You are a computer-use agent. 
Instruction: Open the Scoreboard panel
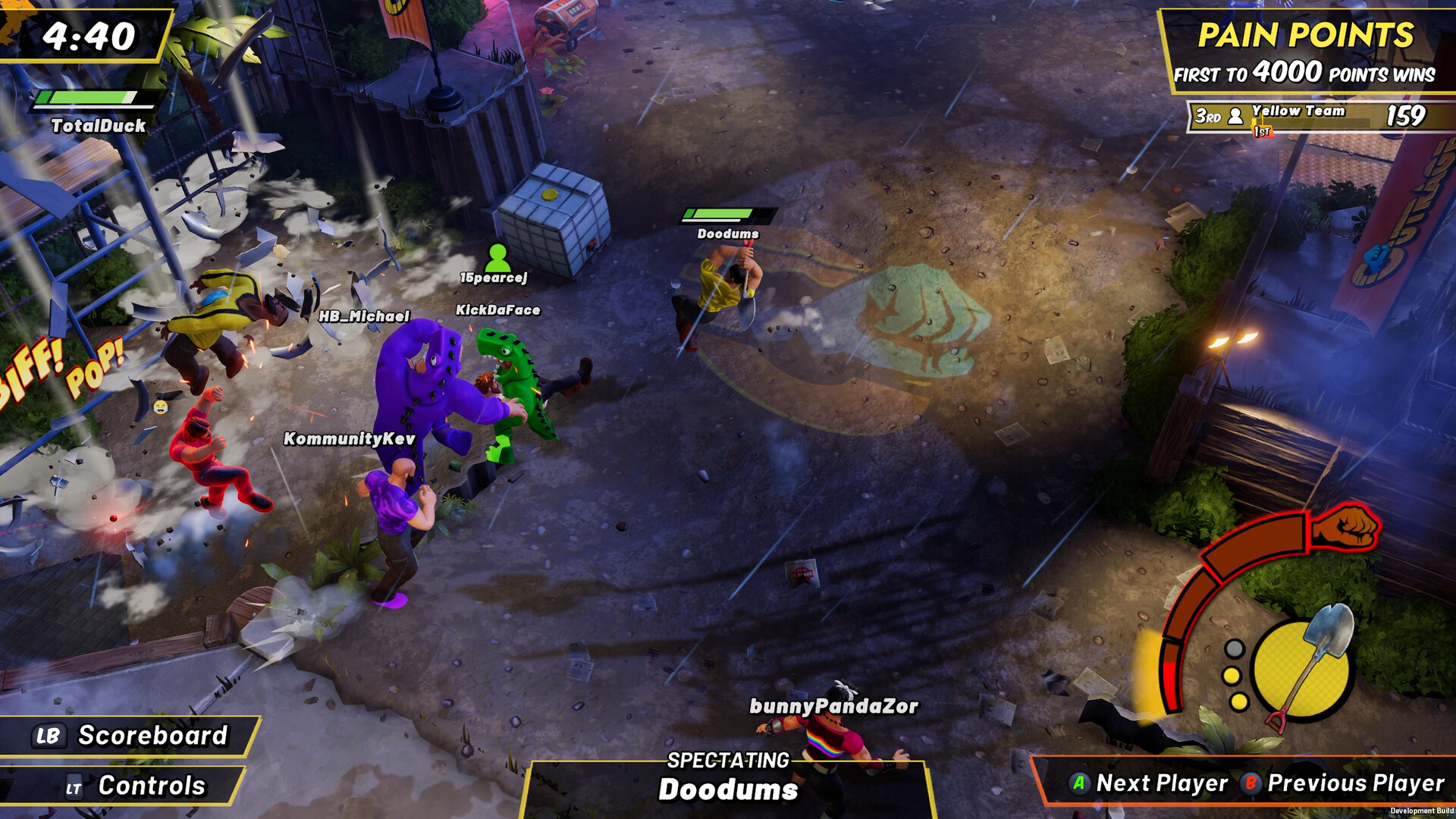pyautogui.click(x=130, y=736)
